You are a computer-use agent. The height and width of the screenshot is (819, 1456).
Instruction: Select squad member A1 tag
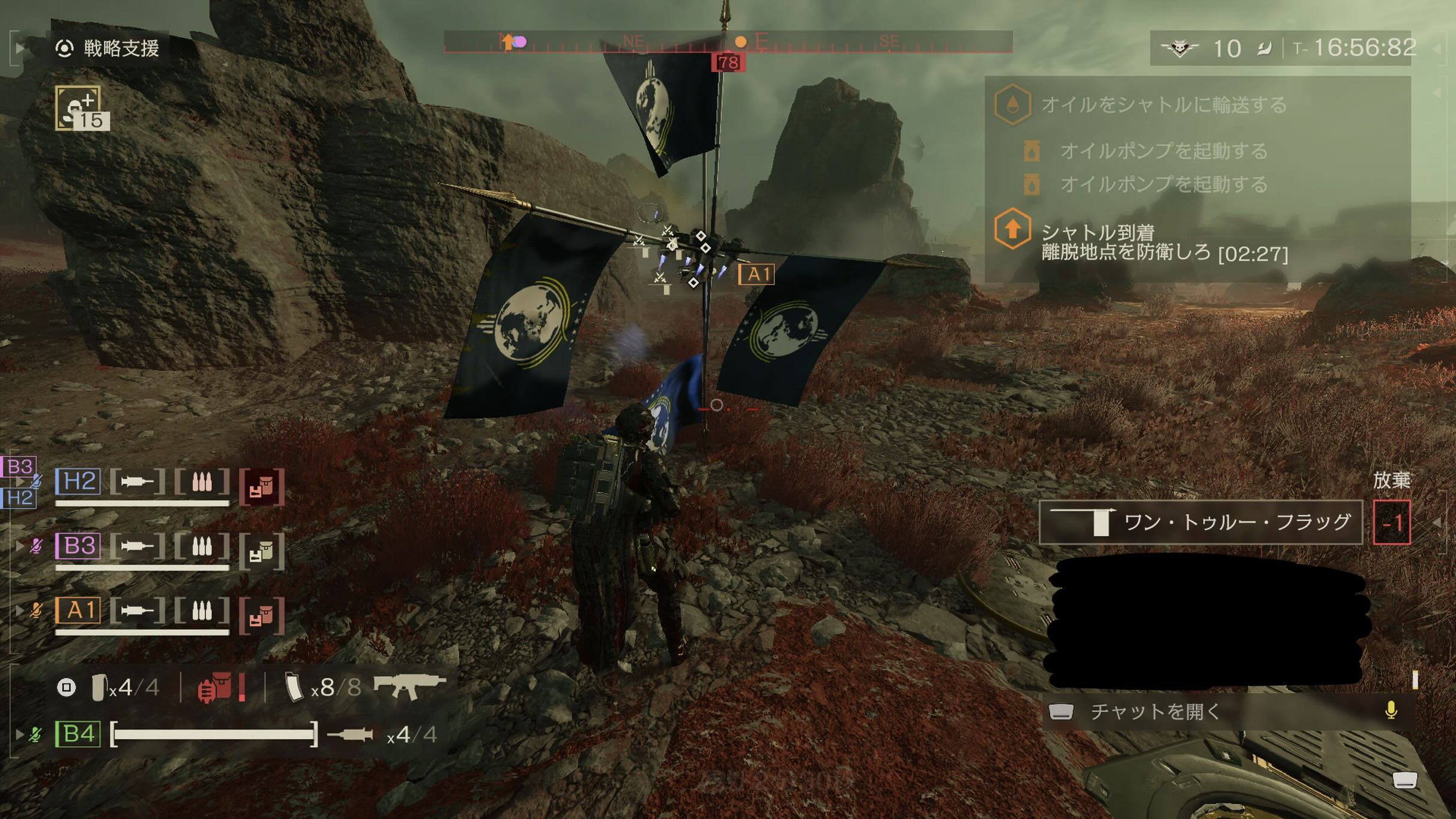click(x=79, y=611)
